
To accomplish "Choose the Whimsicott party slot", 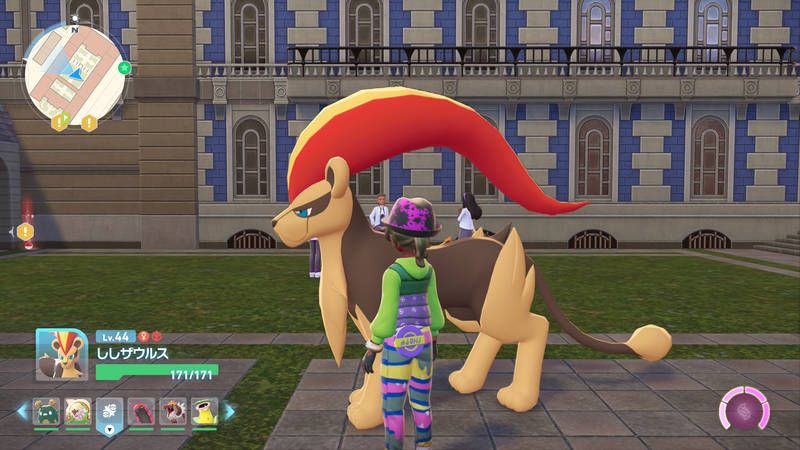I will (78, 411).
